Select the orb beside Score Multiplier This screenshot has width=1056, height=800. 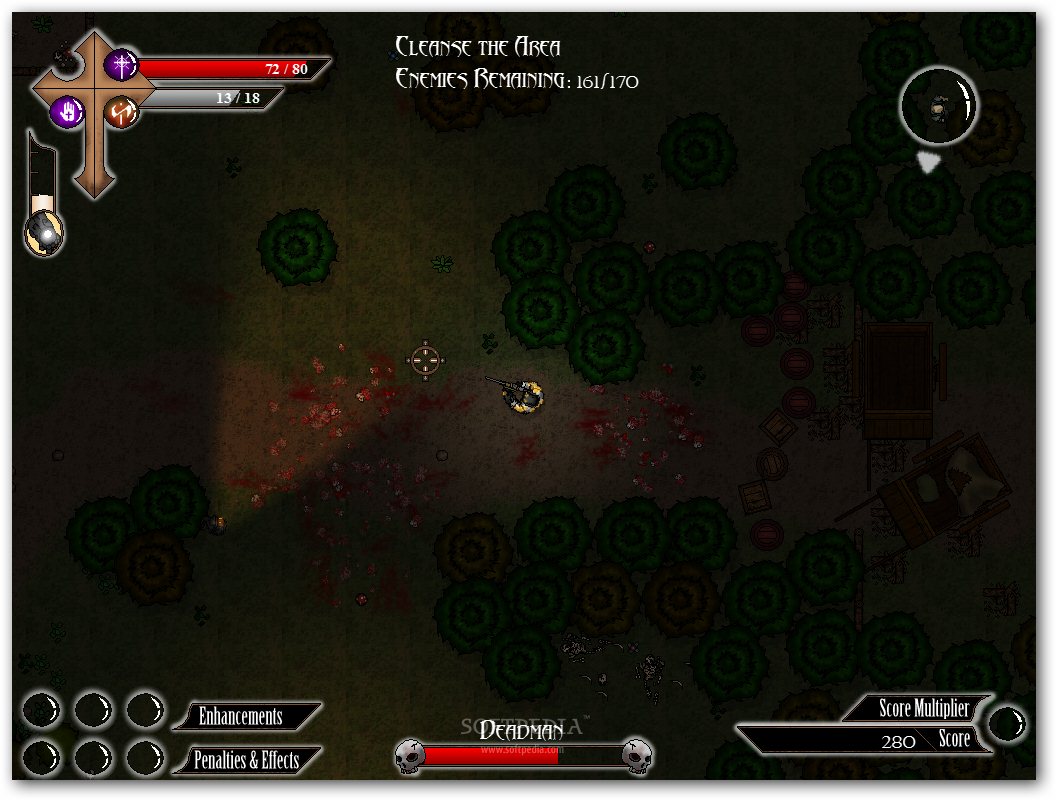point(1008,724)
